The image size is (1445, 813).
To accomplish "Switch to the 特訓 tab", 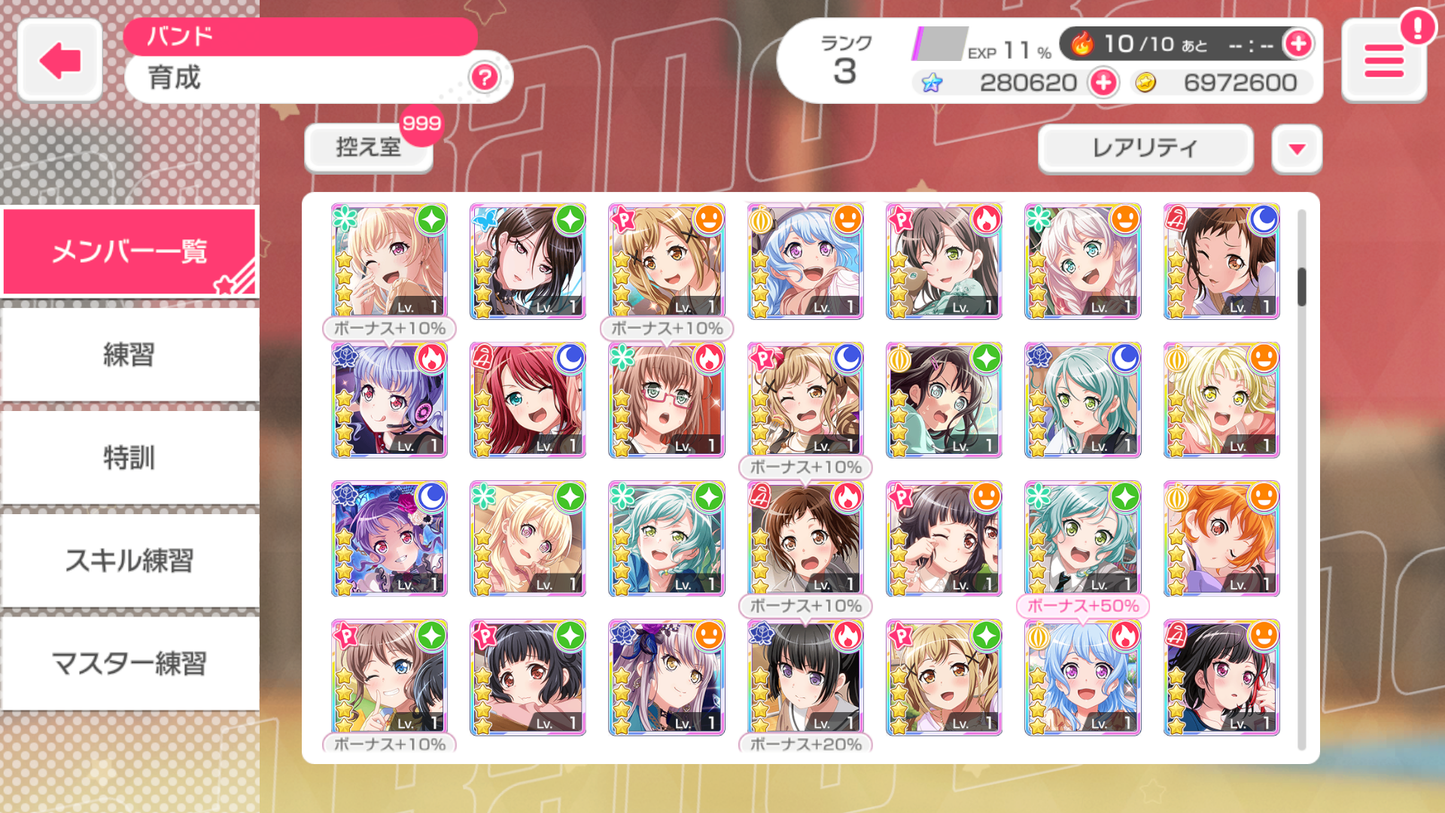I will [x=129, y=457].
